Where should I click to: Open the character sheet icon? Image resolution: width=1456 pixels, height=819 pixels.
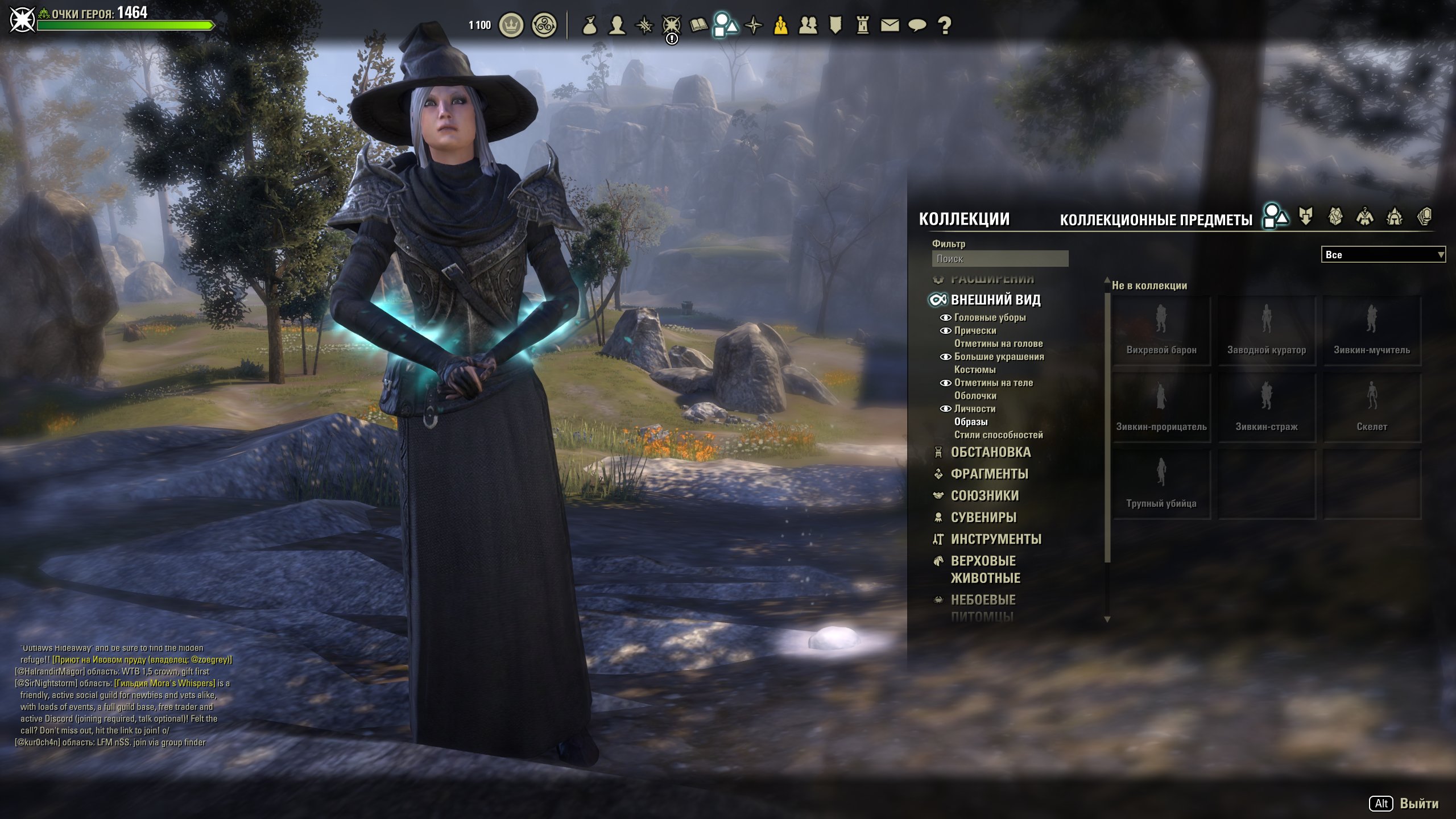tap(617, 26)
